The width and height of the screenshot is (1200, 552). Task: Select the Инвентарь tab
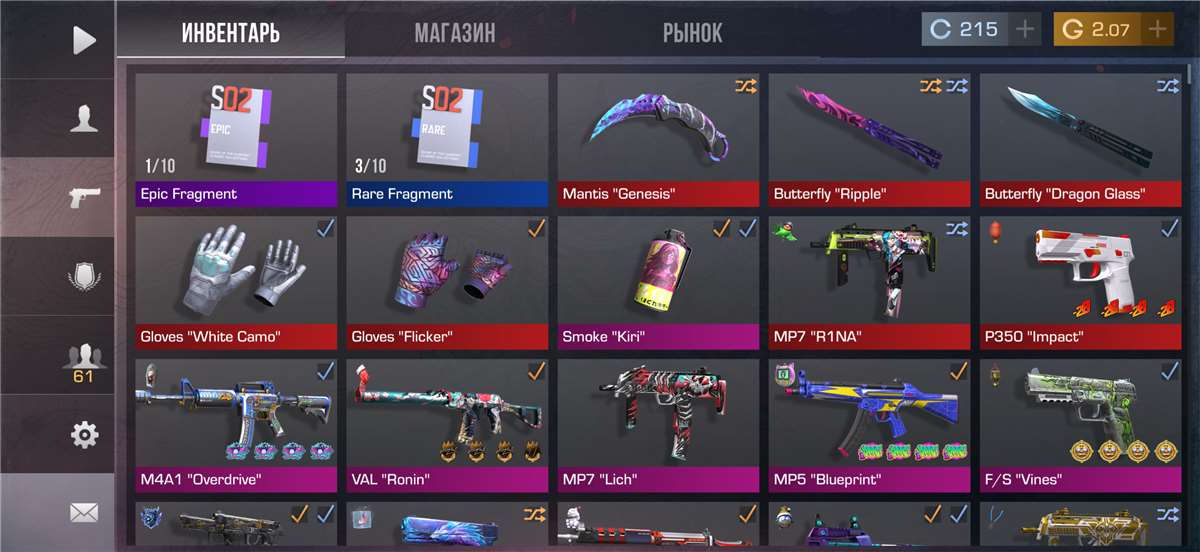click(231, 33)
